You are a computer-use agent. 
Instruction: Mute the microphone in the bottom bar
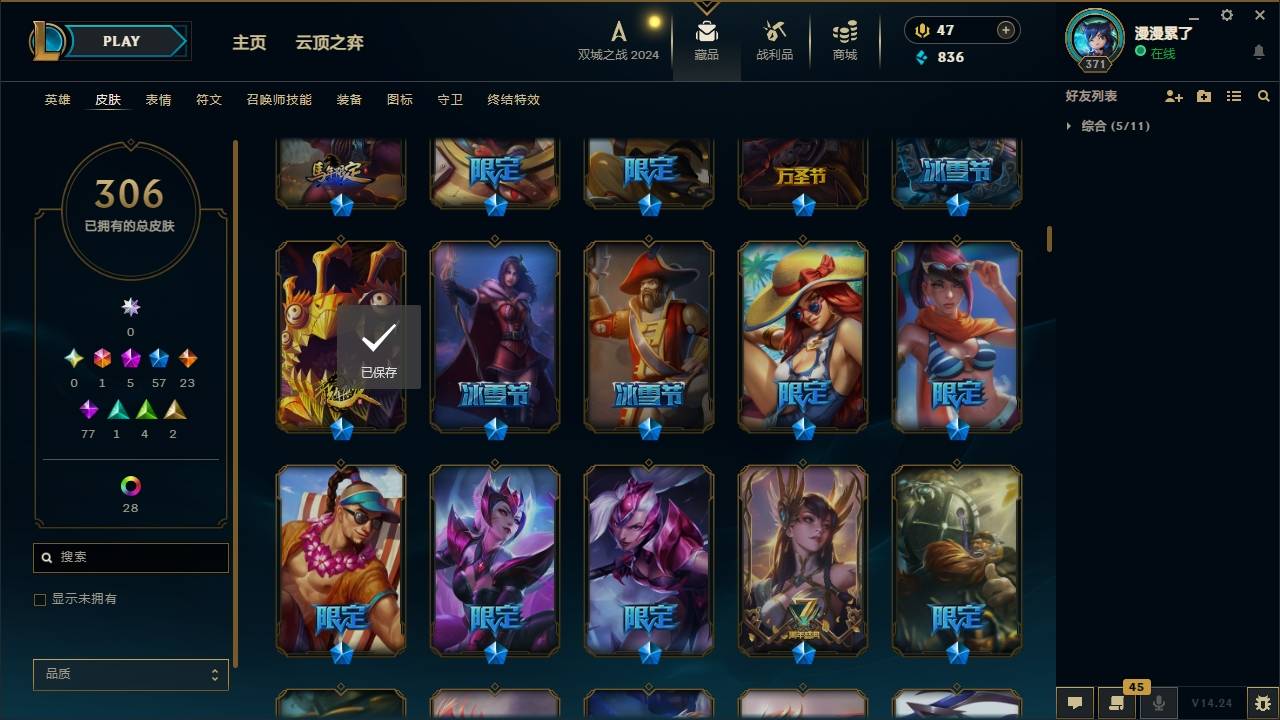coord(1160,703)
